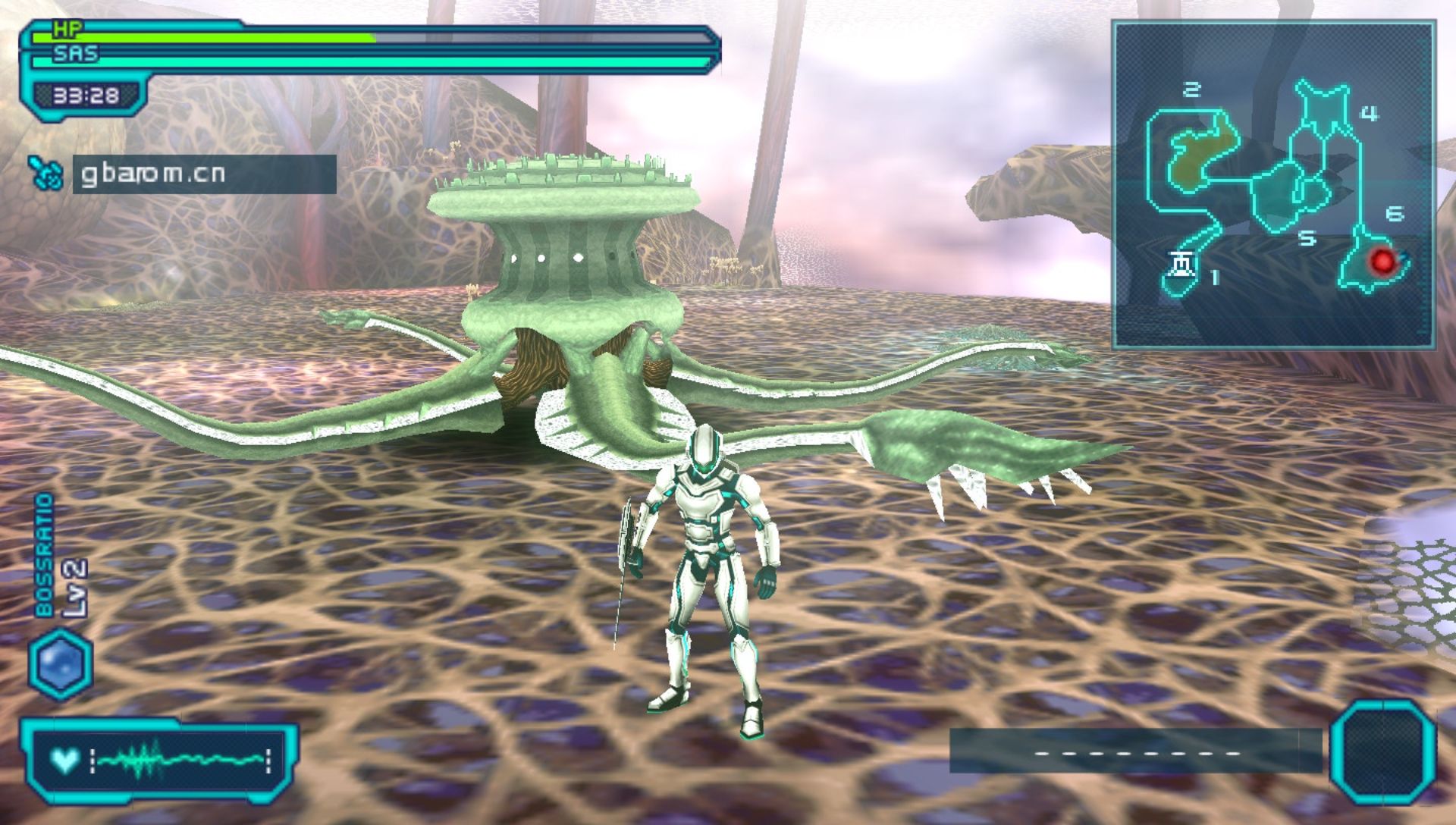Select the highlighted zone 2 on the minimap

click(x=1201, y=152)
